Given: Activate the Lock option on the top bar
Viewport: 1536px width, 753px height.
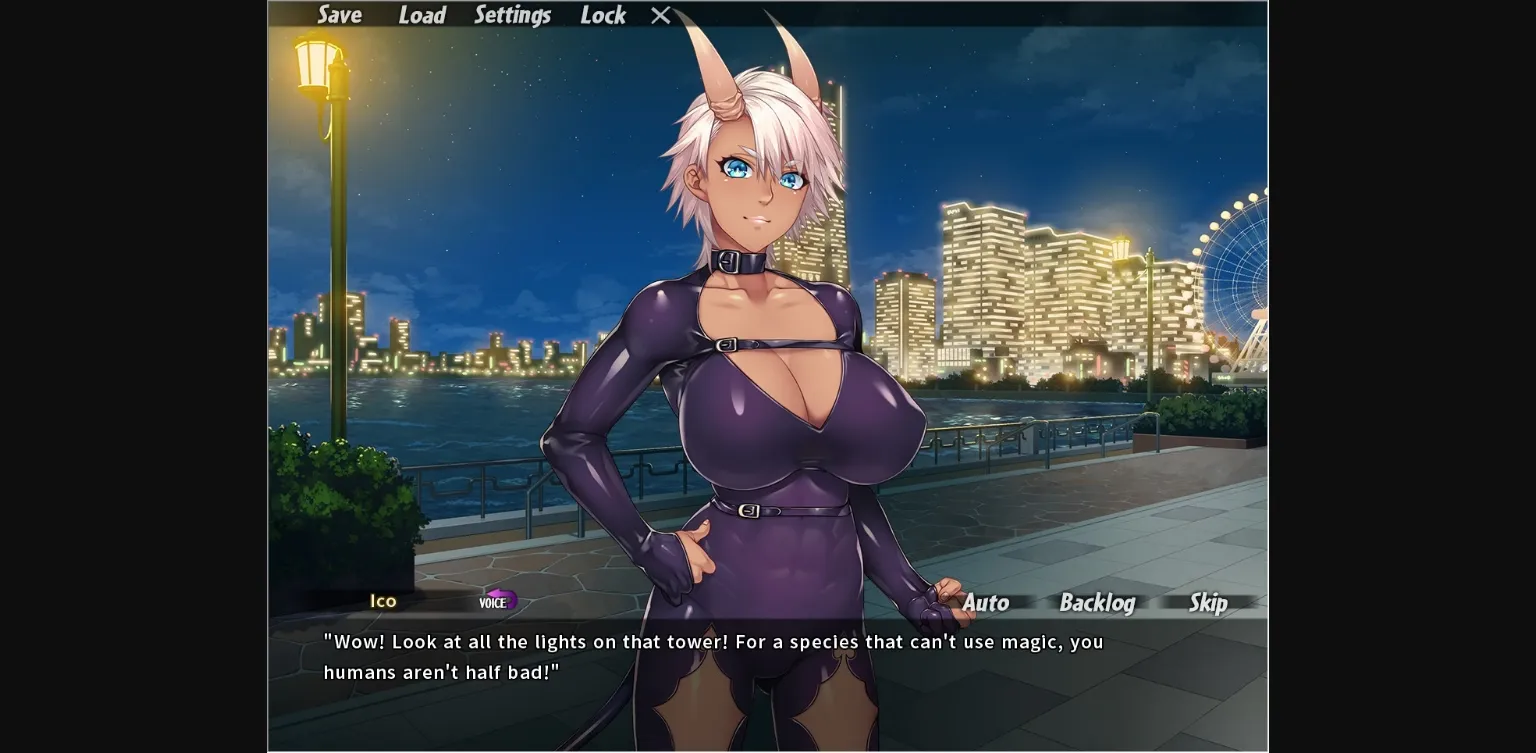Looking at the screenshot, I should click(602, 15).
